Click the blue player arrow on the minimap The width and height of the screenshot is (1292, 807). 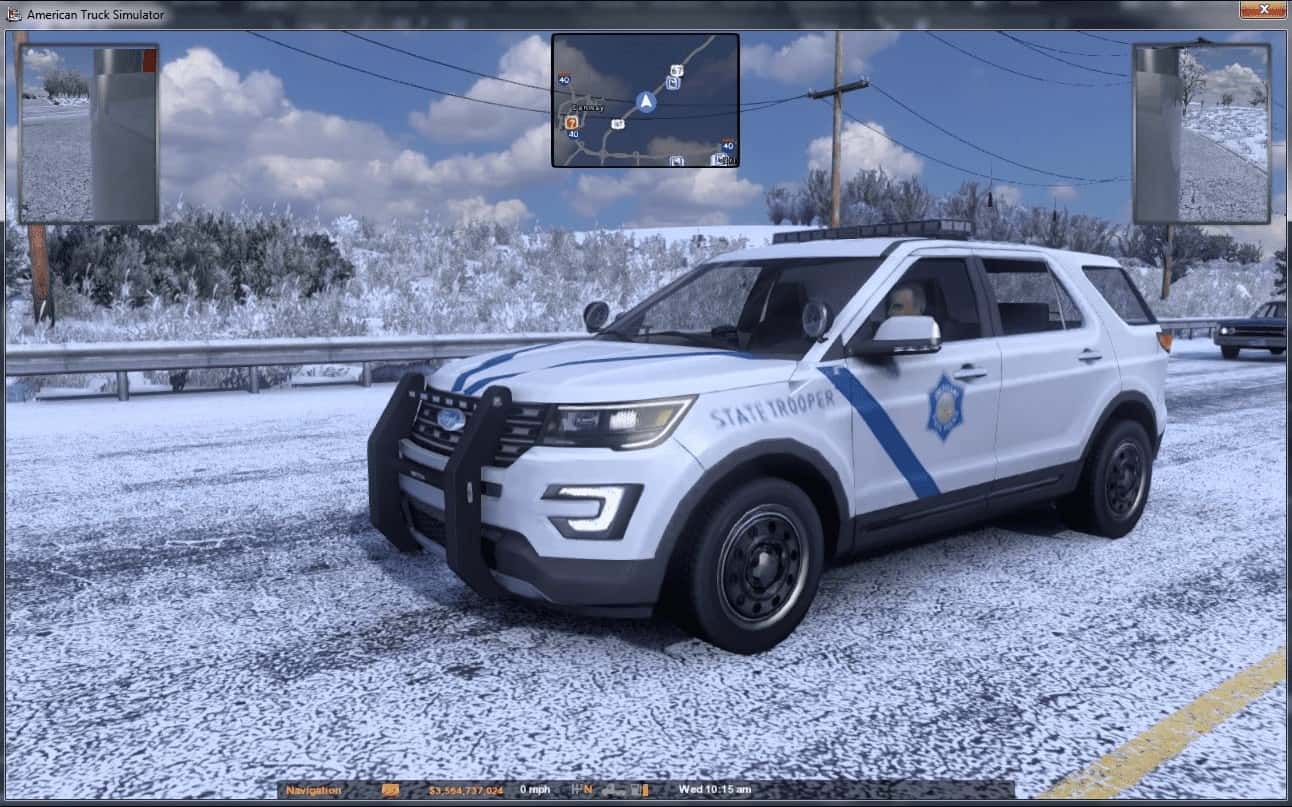pos(647,102)
